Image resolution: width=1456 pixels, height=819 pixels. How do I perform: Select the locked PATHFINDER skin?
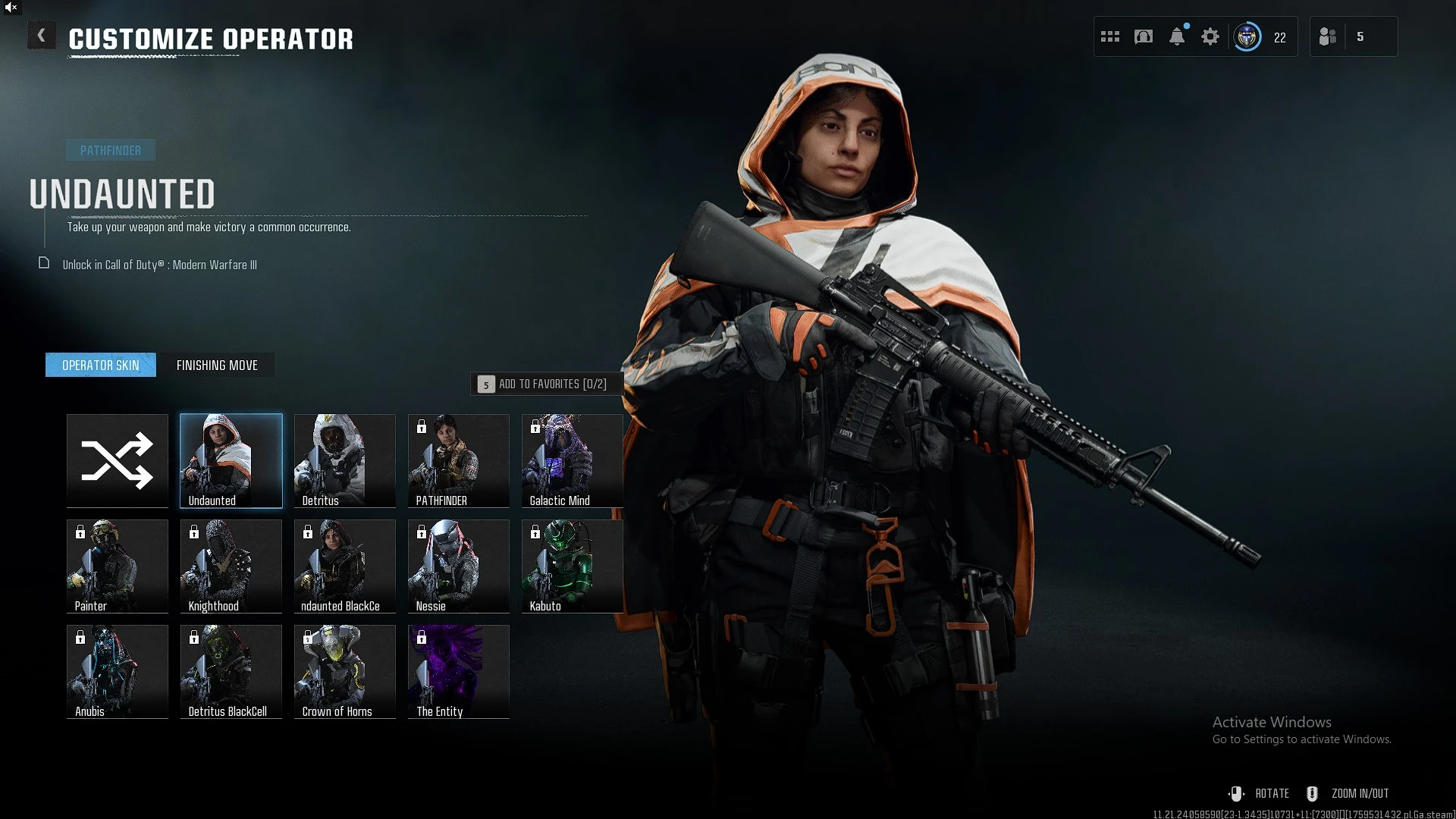(459, 460)
